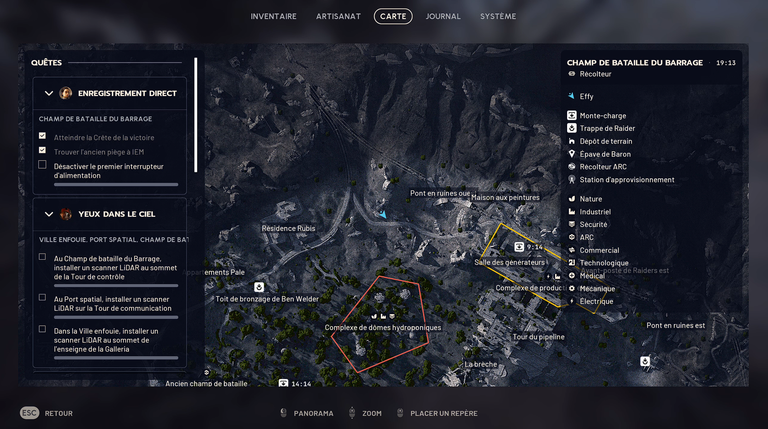Screen dimensions: 768x429
Task: Select Dépôt de terrain in the legend
Action: (x=606, y=141)
